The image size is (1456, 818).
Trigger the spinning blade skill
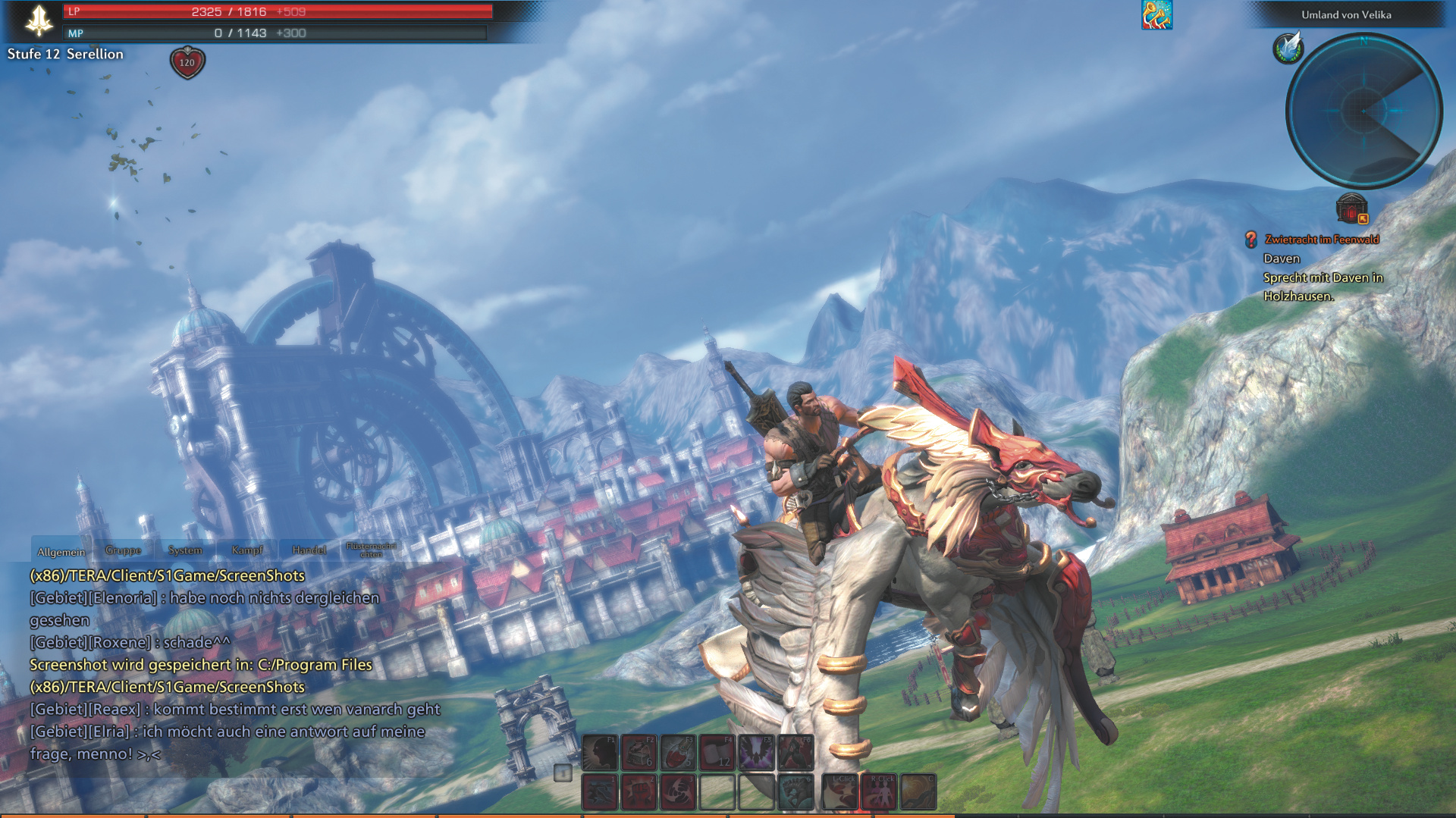click(x=678, y=792)
